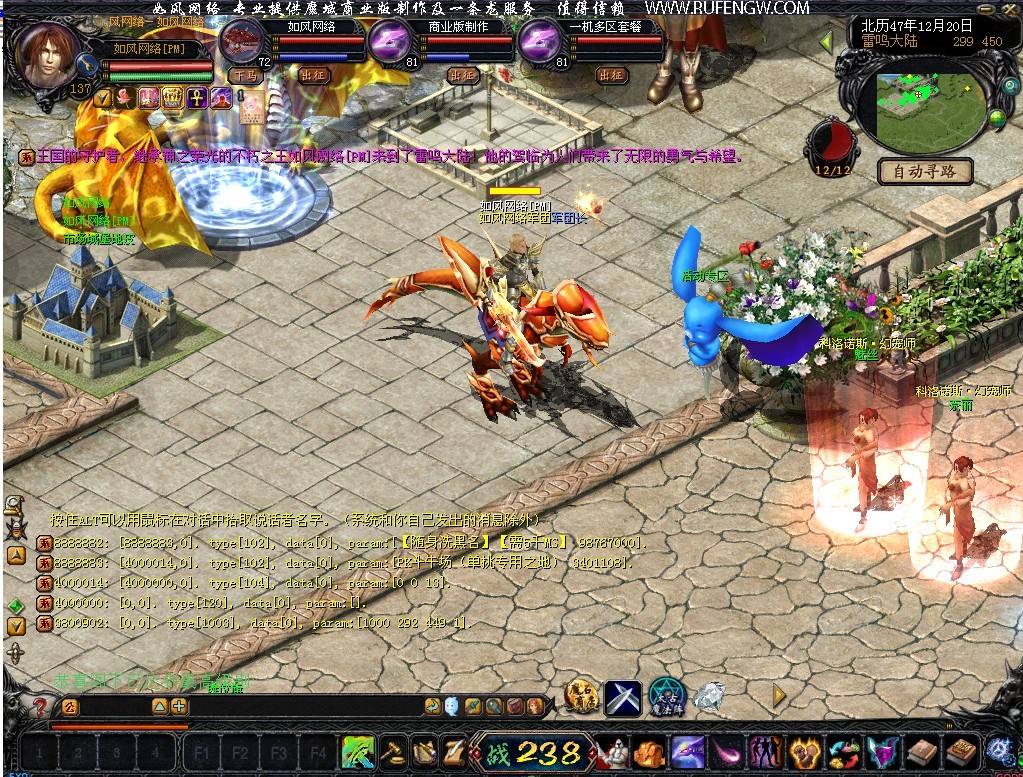Screen dimensions: 1023x777
Task: Click the yellow down arrow beside chat log
Action: pyautogui.click(x=16, y=626)
